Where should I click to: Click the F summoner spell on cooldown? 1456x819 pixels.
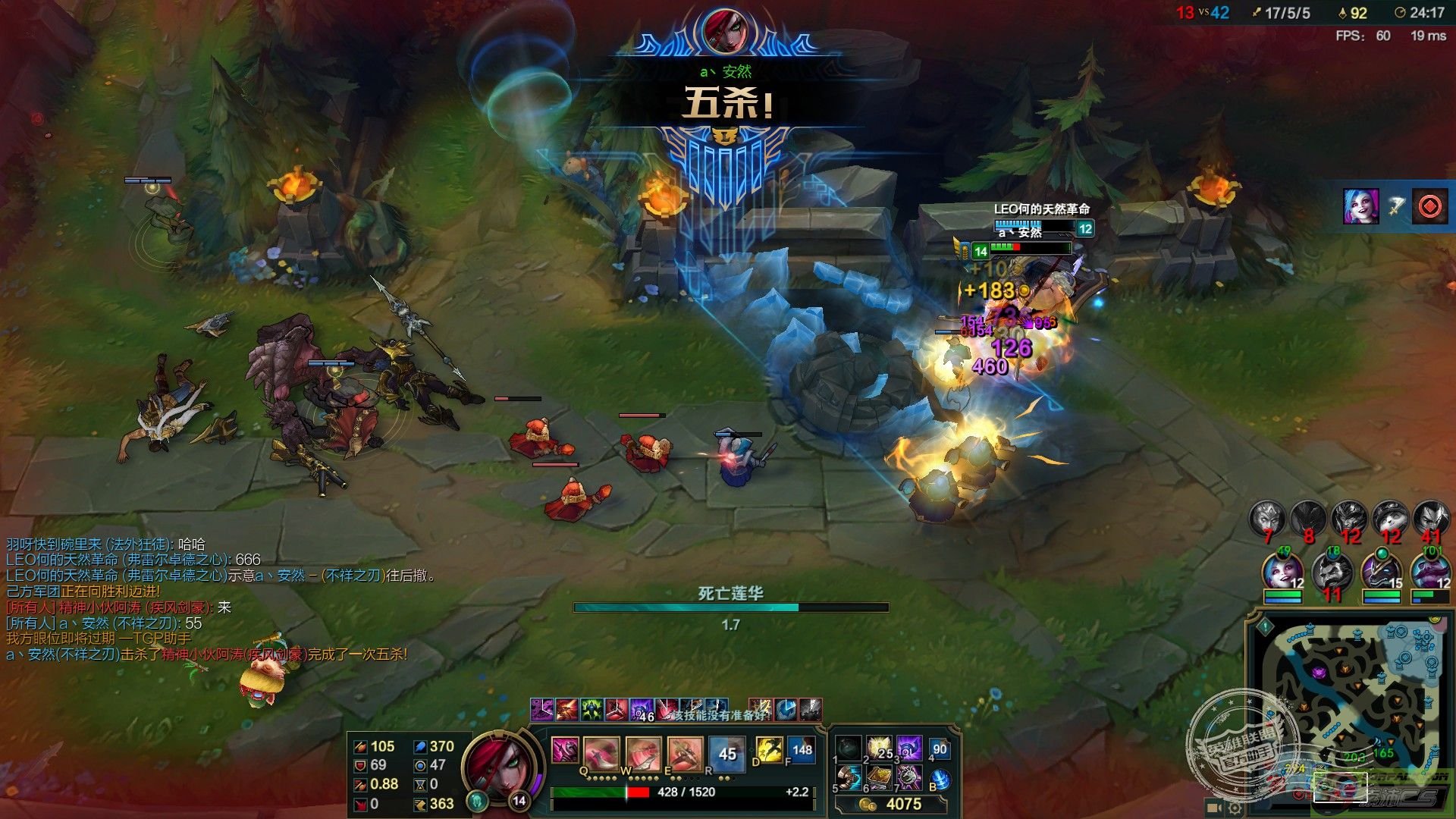tap(801, 750)
